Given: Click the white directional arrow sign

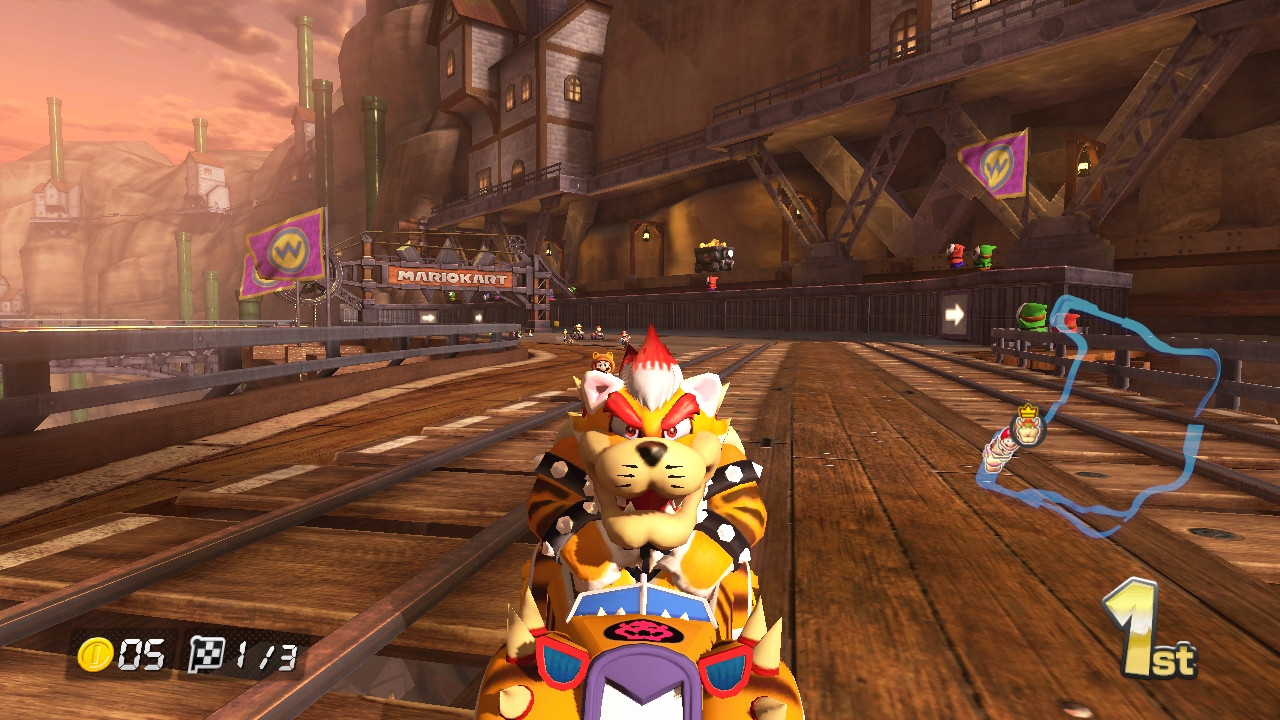Looking at the screenshot, I should [954, 314].
